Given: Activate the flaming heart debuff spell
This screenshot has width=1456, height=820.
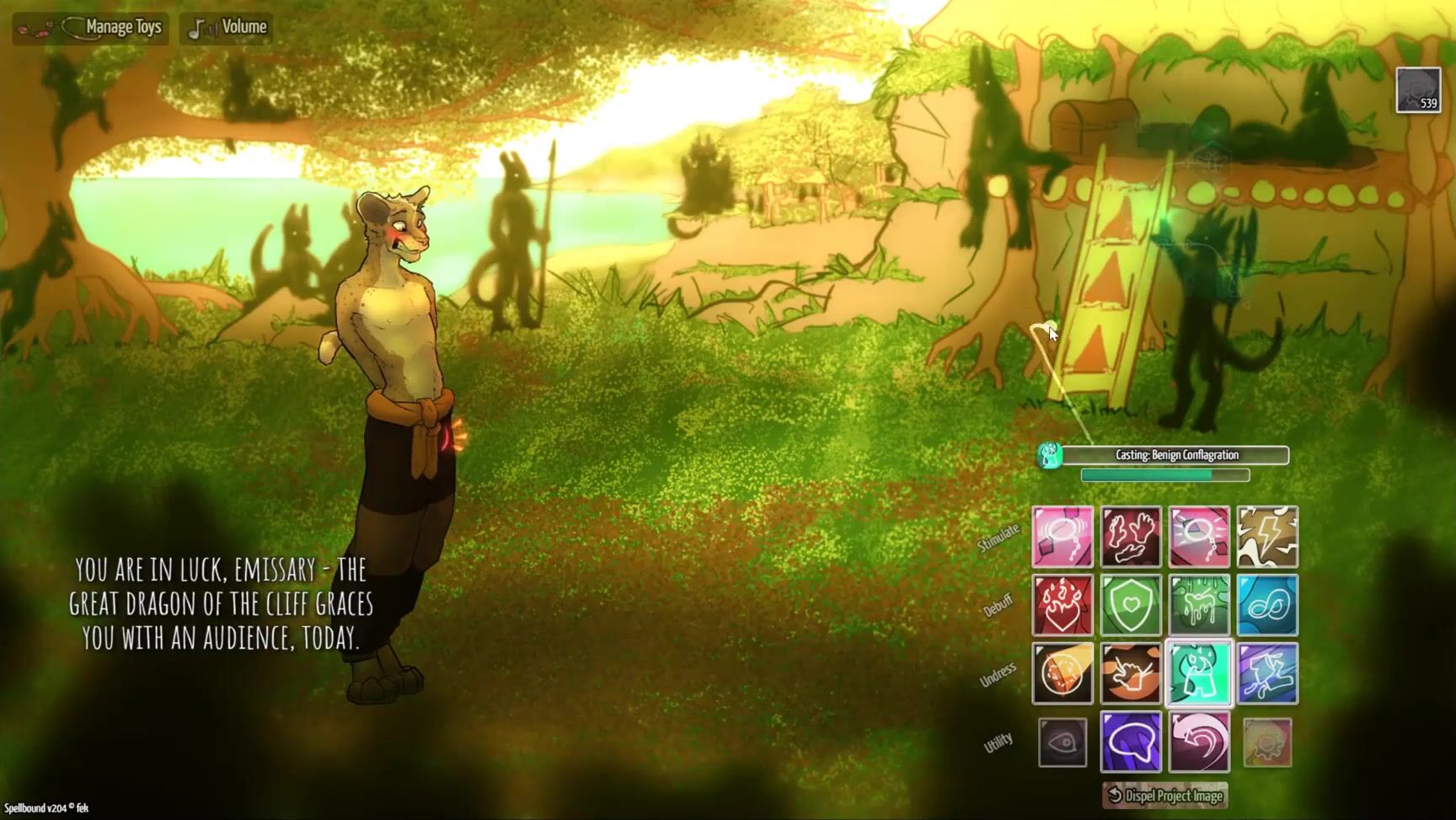Looking at the screenshot, I should pyautogui.click(x=1063, y=605).
